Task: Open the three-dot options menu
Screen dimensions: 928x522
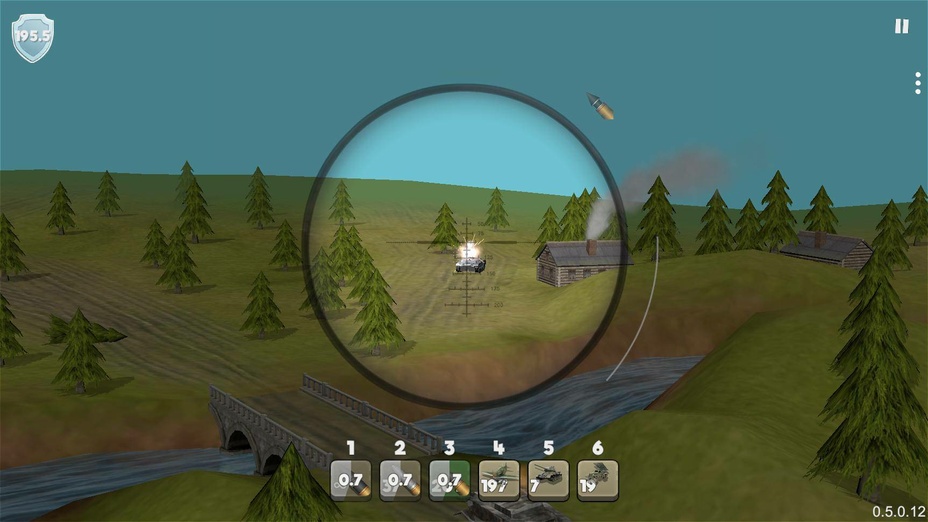Action: pos(917,83)
